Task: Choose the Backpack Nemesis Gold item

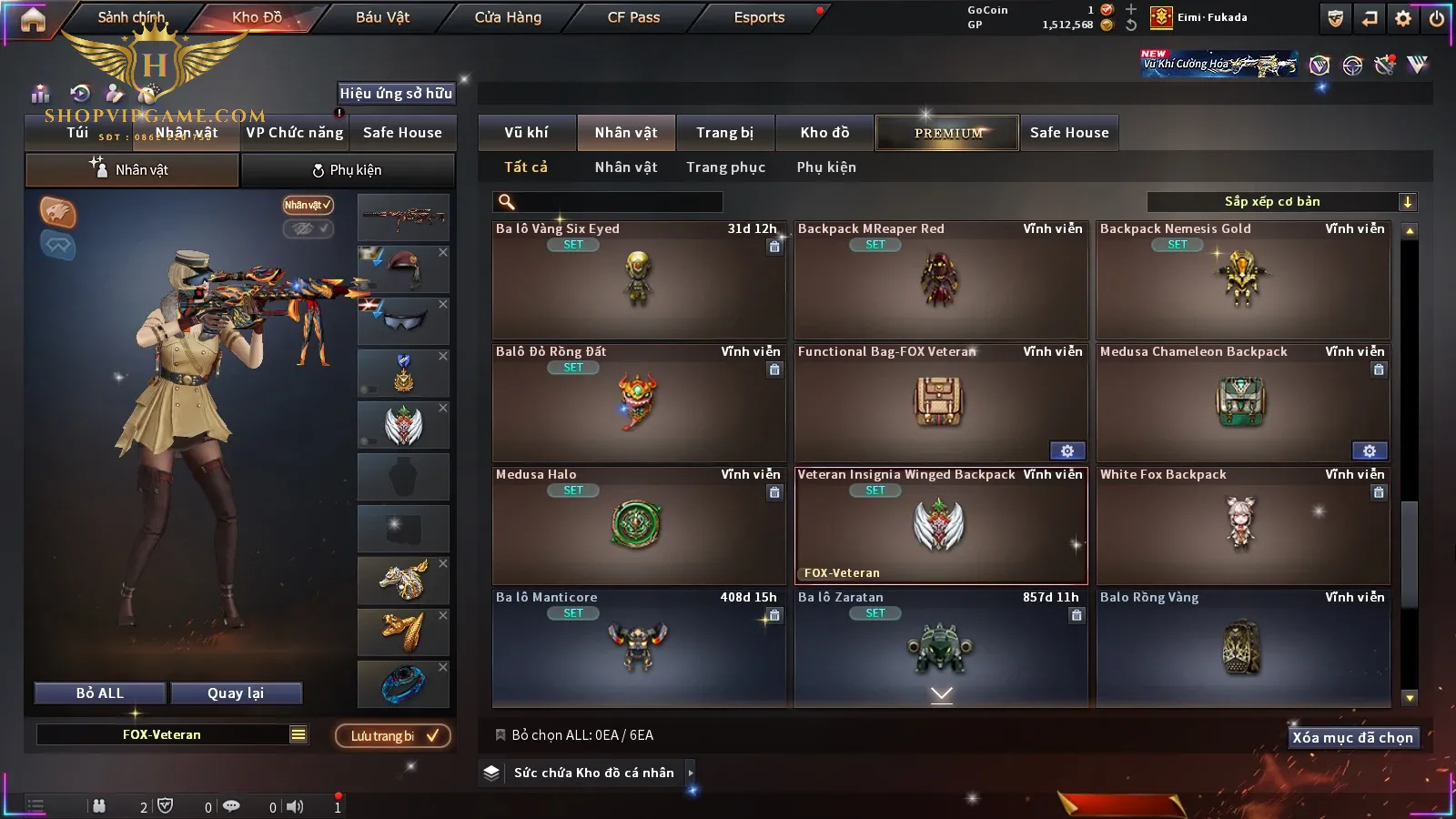Action: [1242, 280]
